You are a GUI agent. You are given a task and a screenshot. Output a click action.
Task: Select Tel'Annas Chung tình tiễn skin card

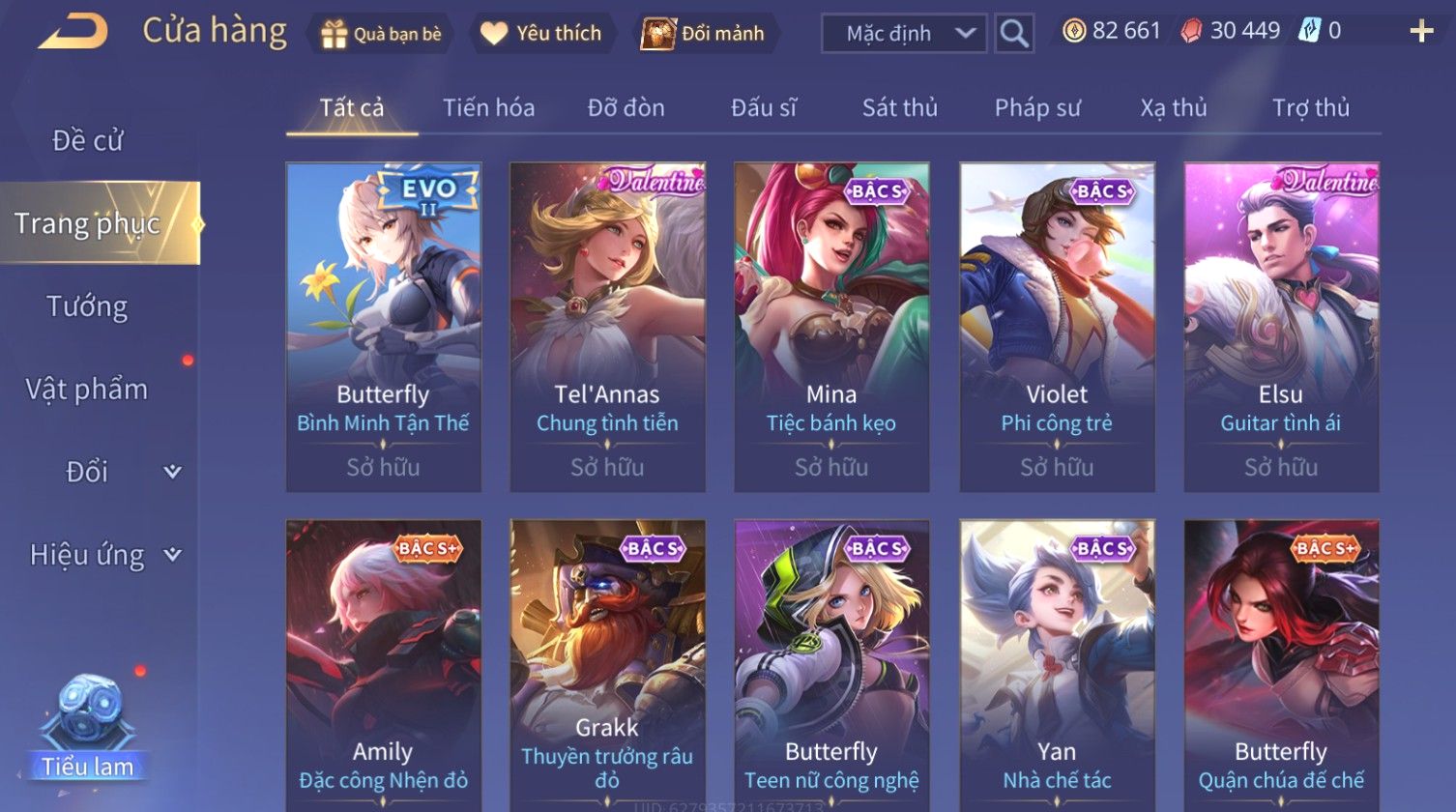[607, 327]
